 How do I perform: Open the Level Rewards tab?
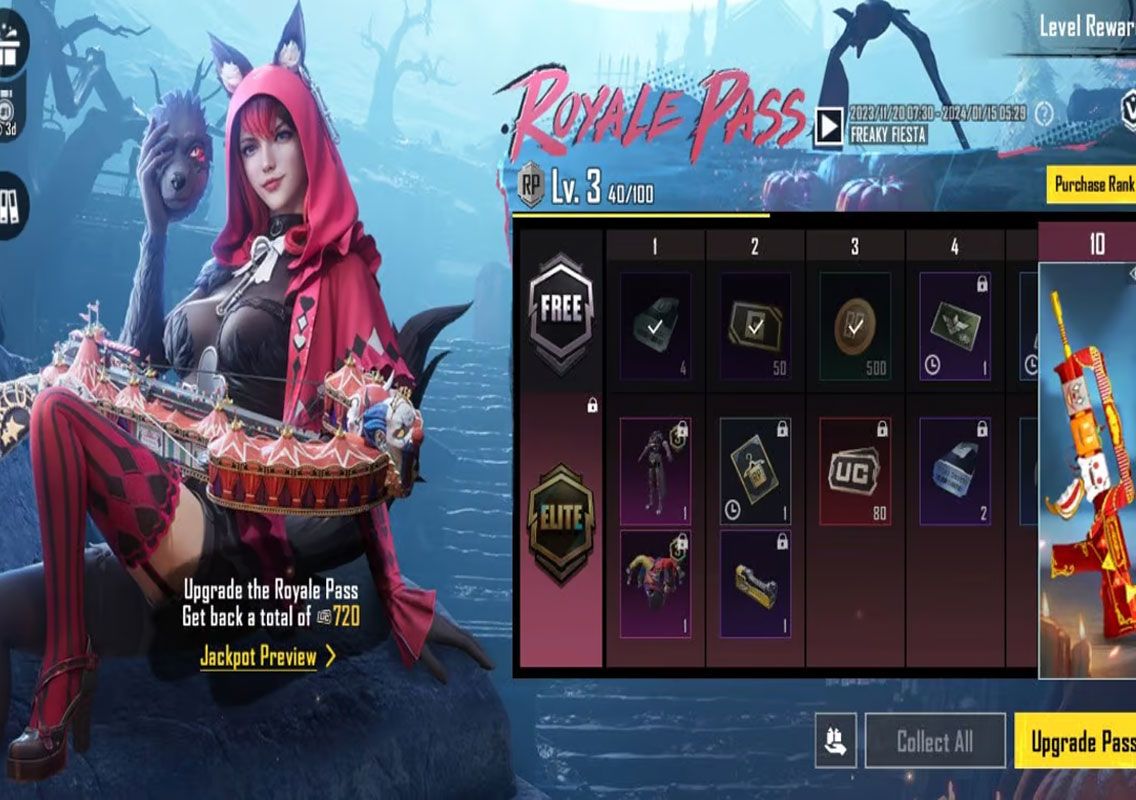(x=1085, y=26)
